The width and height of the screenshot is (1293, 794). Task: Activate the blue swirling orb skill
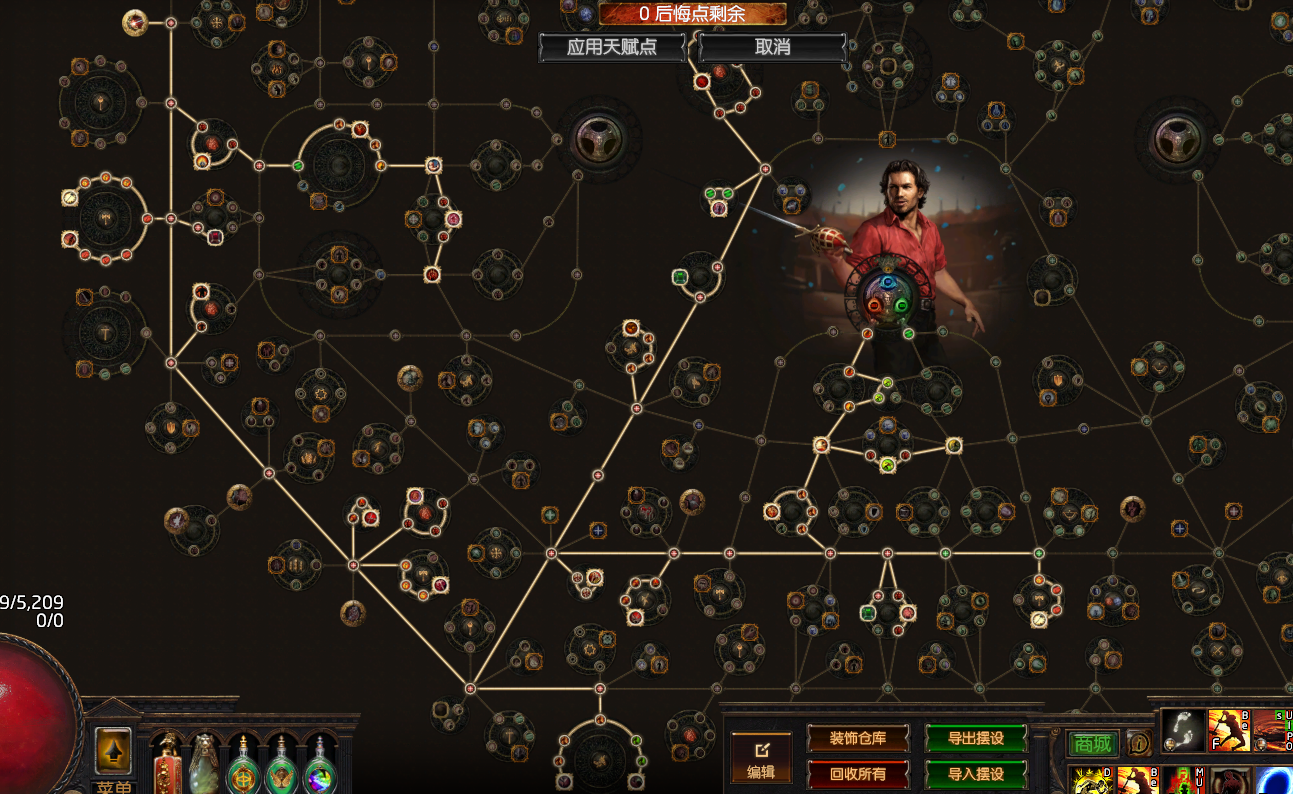(x=1273, y=780)
